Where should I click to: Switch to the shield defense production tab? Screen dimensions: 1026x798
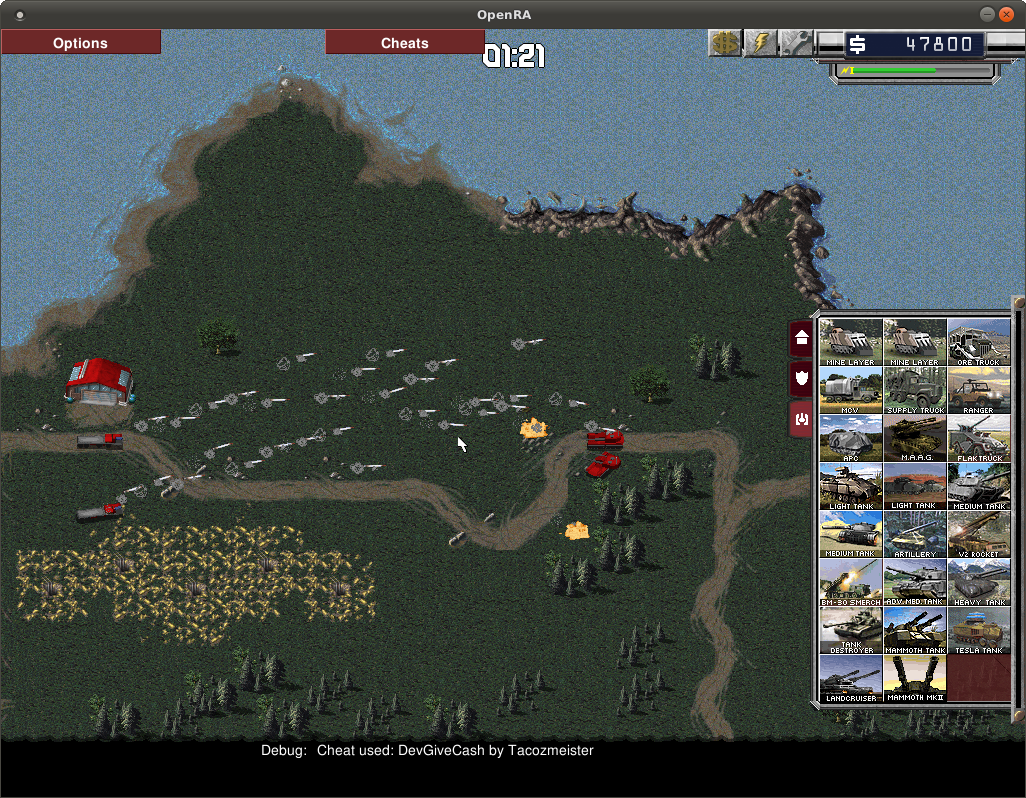801,379
